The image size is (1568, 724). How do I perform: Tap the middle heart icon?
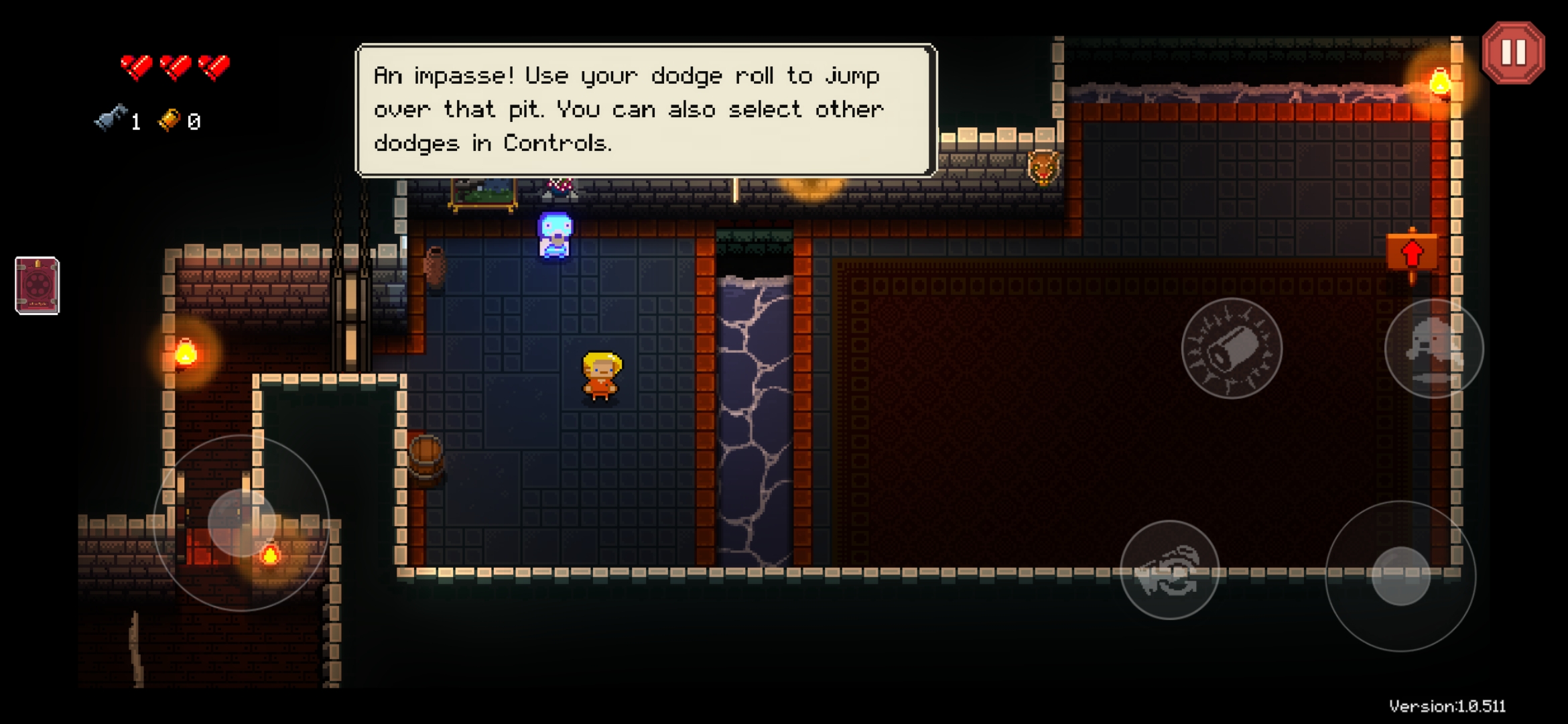176,67
